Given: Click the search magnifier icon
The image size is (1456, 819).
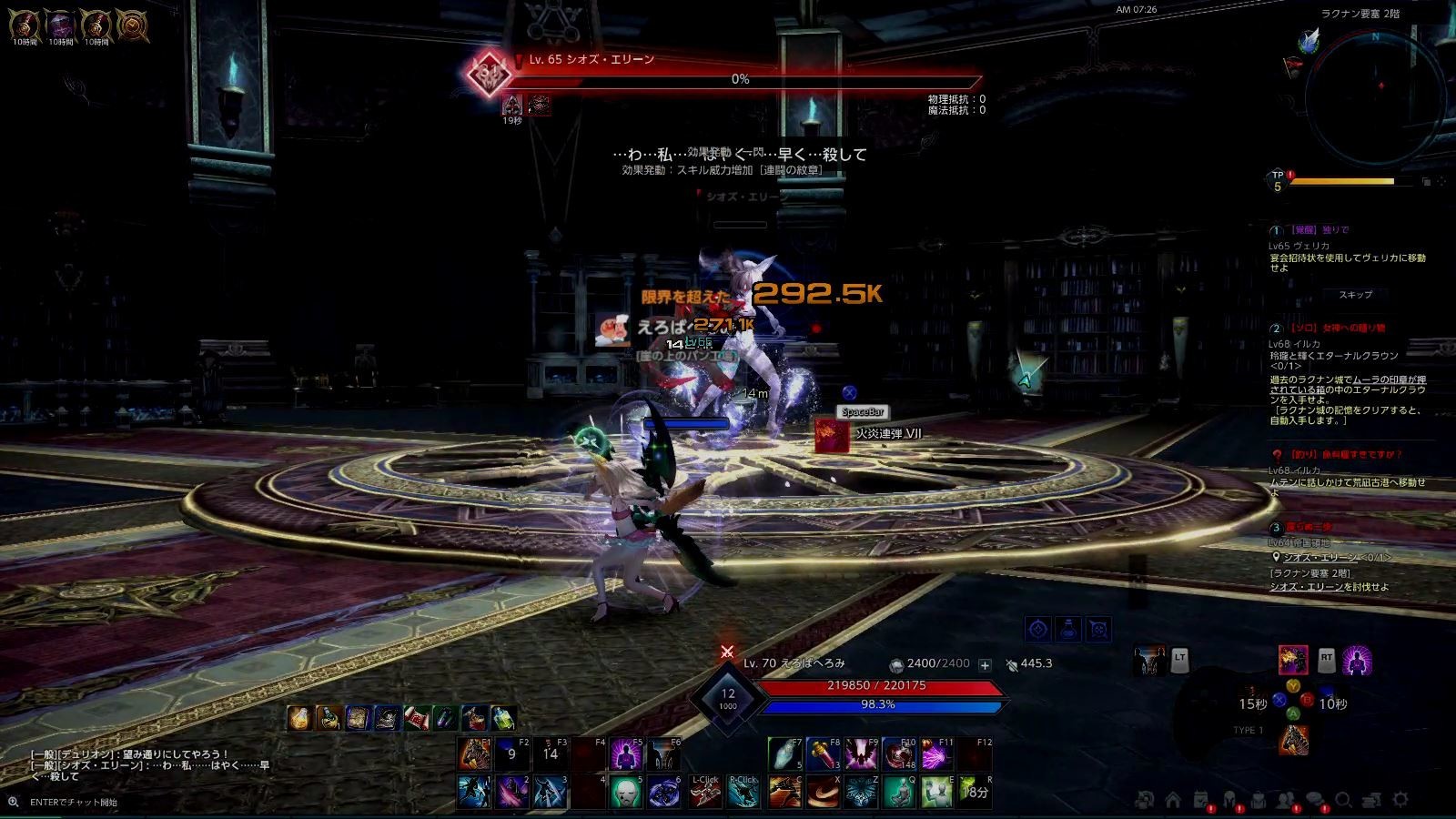Looking at the screenshot, I should 1344,798.
